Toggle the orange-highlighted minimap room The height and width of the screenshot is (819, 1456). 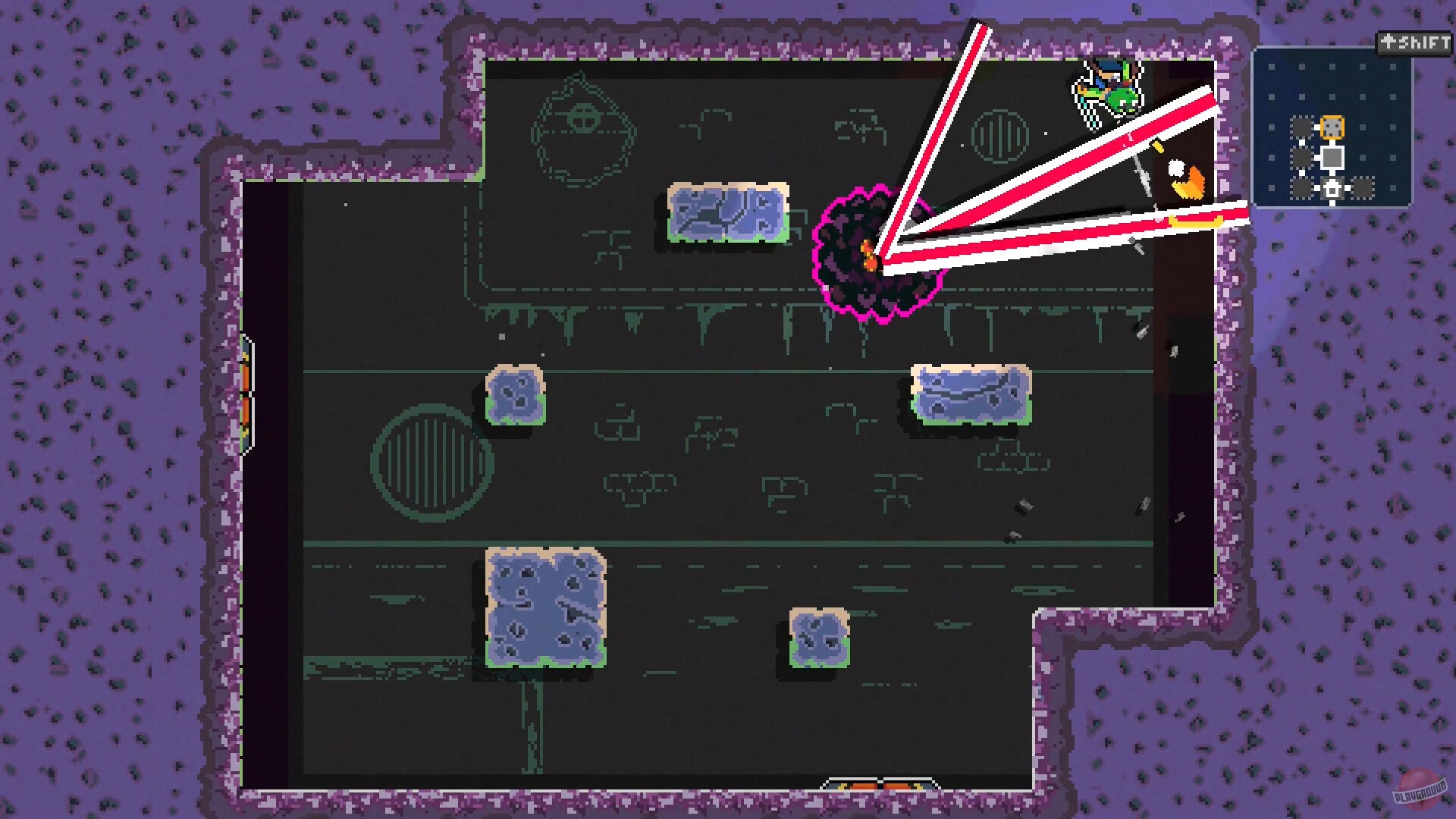coord(1332,127)
